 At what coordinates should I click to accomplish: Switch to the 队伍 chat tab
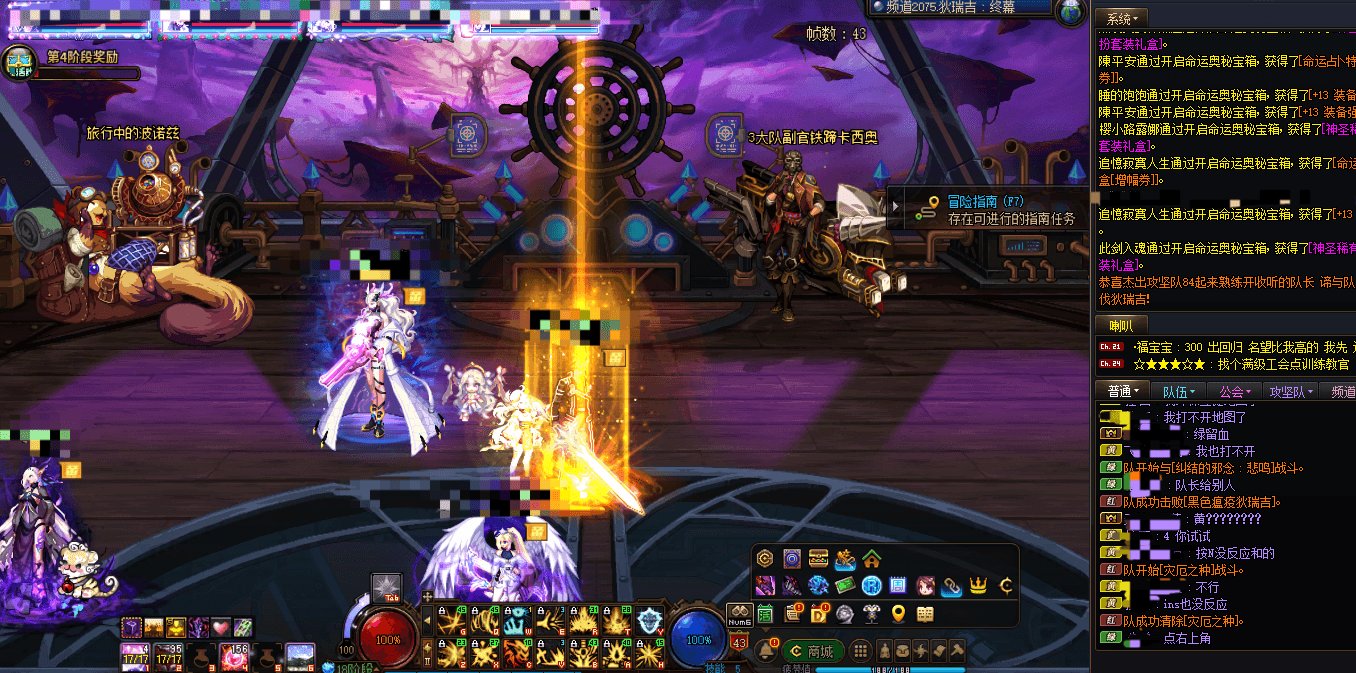click(x=1176, y=391)
